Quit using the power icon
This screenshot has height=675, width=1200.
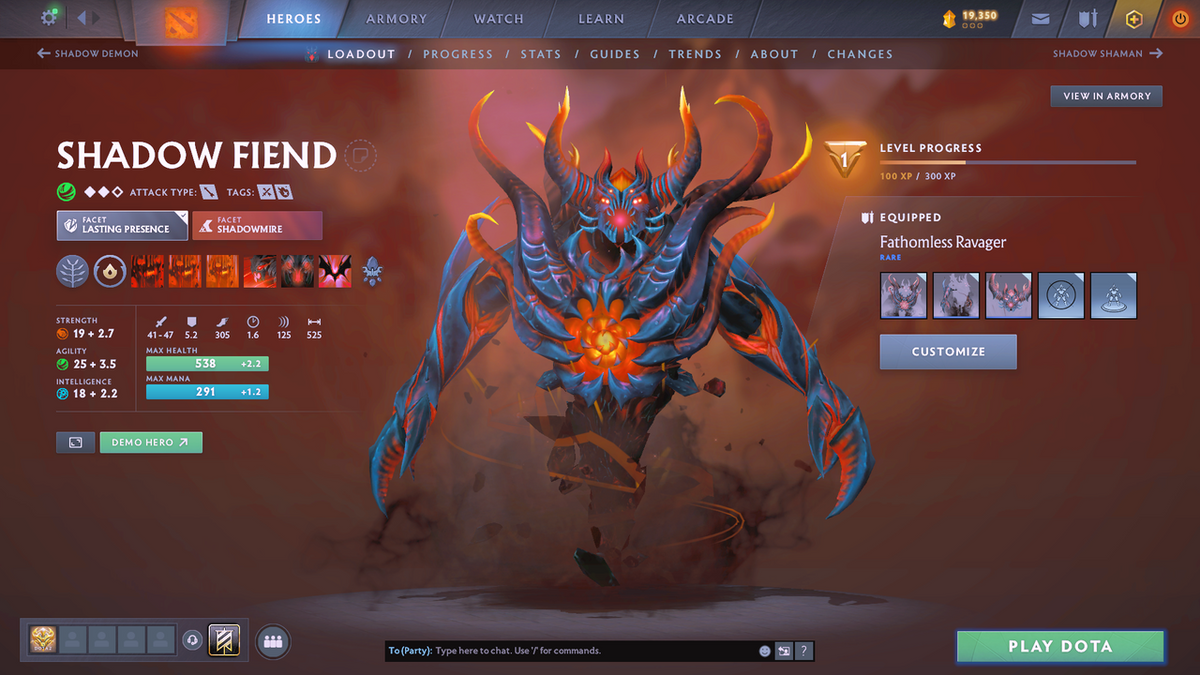1179,19
